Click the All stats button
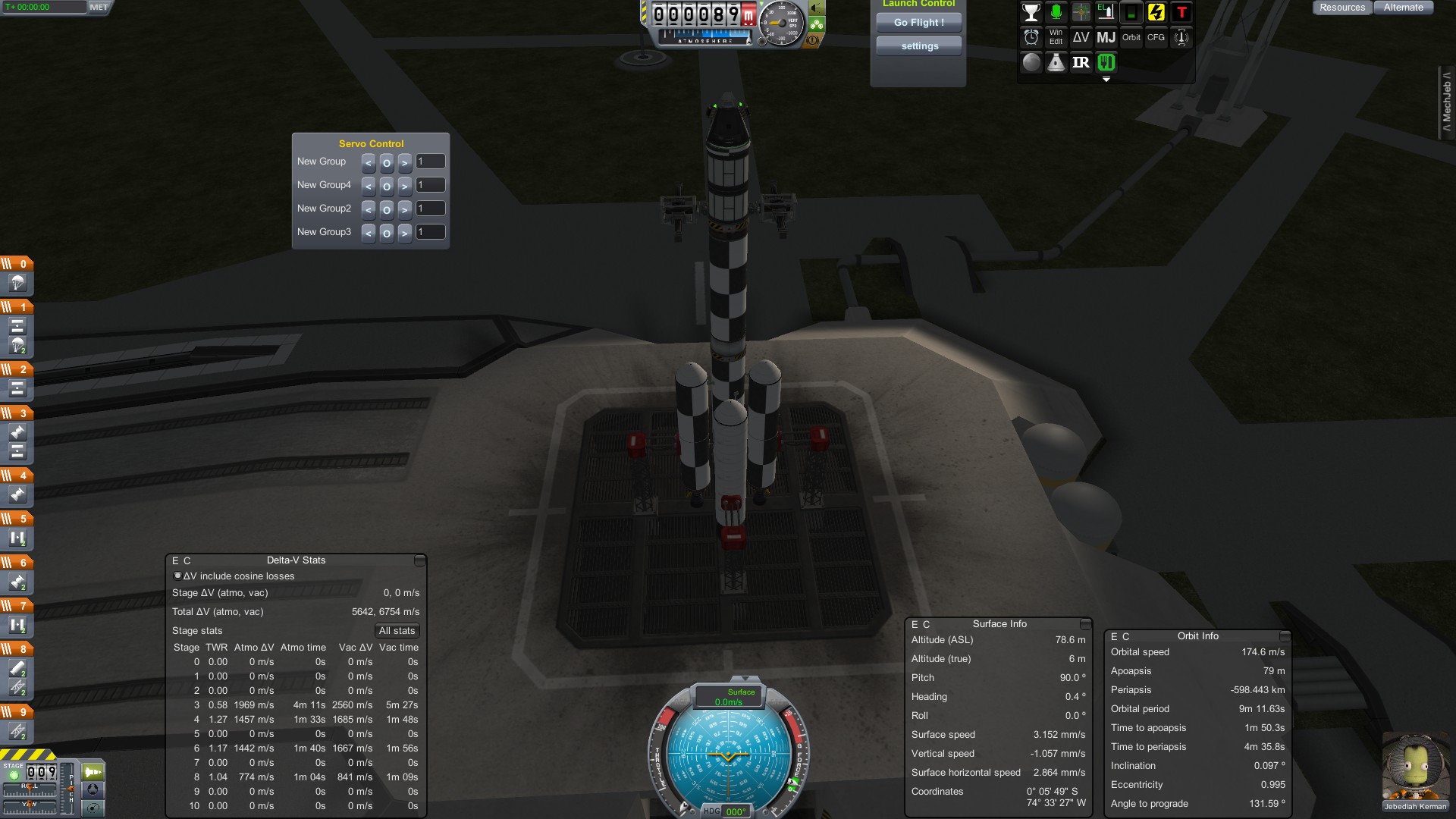1456x819 pixels. pos(397,631)
